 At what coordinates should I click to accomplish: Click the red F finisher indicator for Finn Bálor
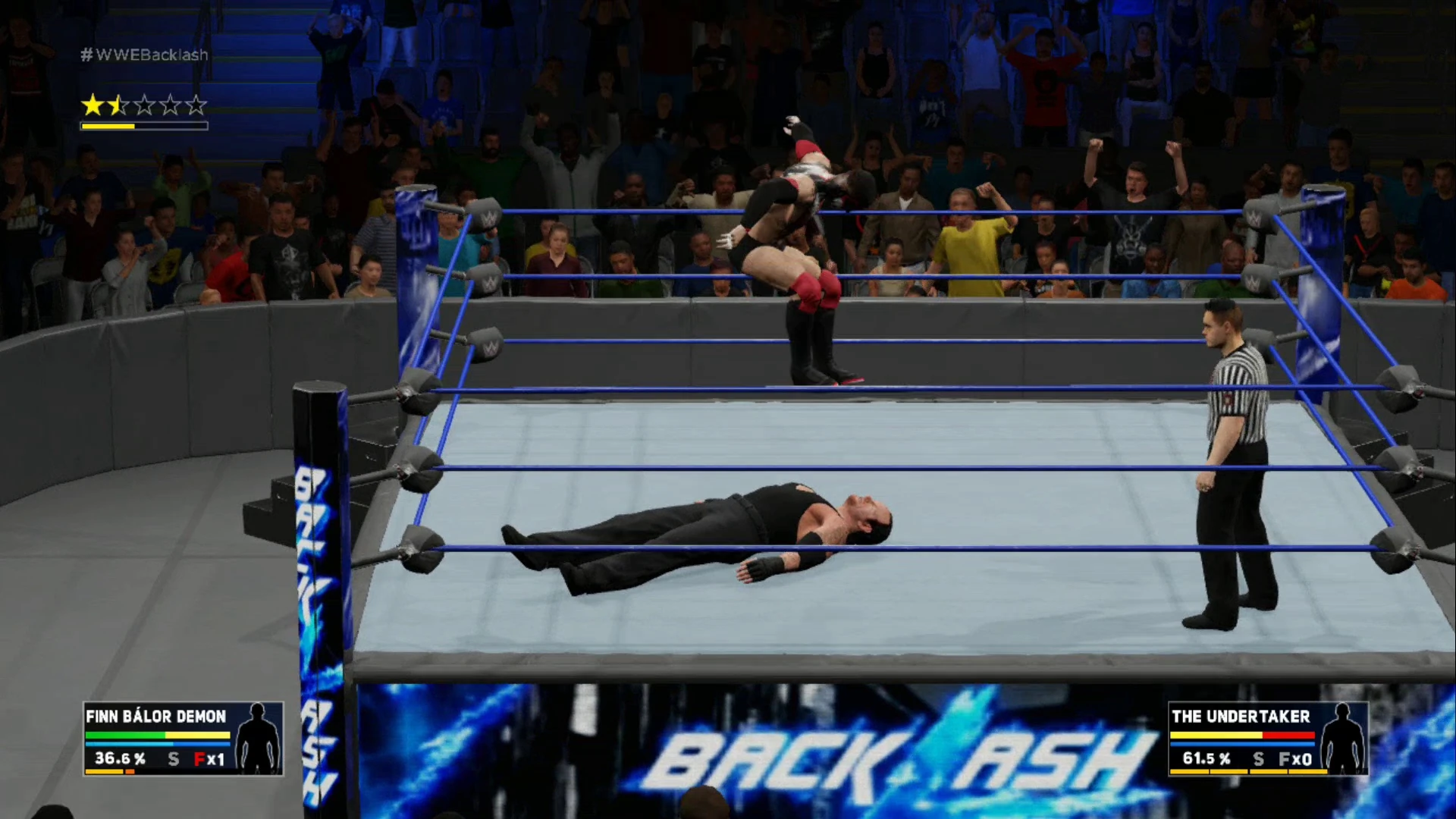pyautogui.click(x=200, y=759)
